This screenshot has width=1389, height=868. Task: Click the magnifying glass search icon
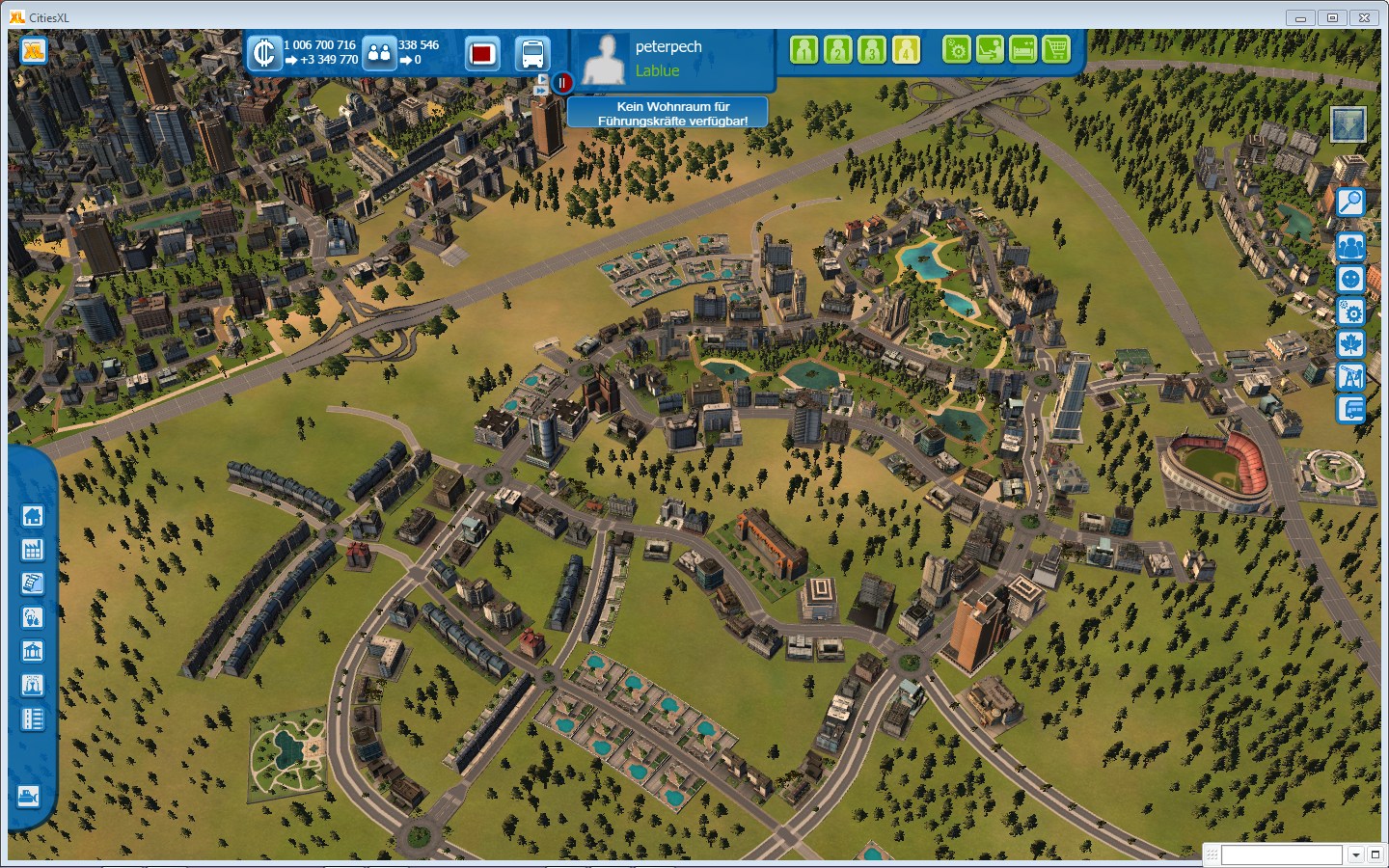pyautogui.click(x=1350, y=202)
